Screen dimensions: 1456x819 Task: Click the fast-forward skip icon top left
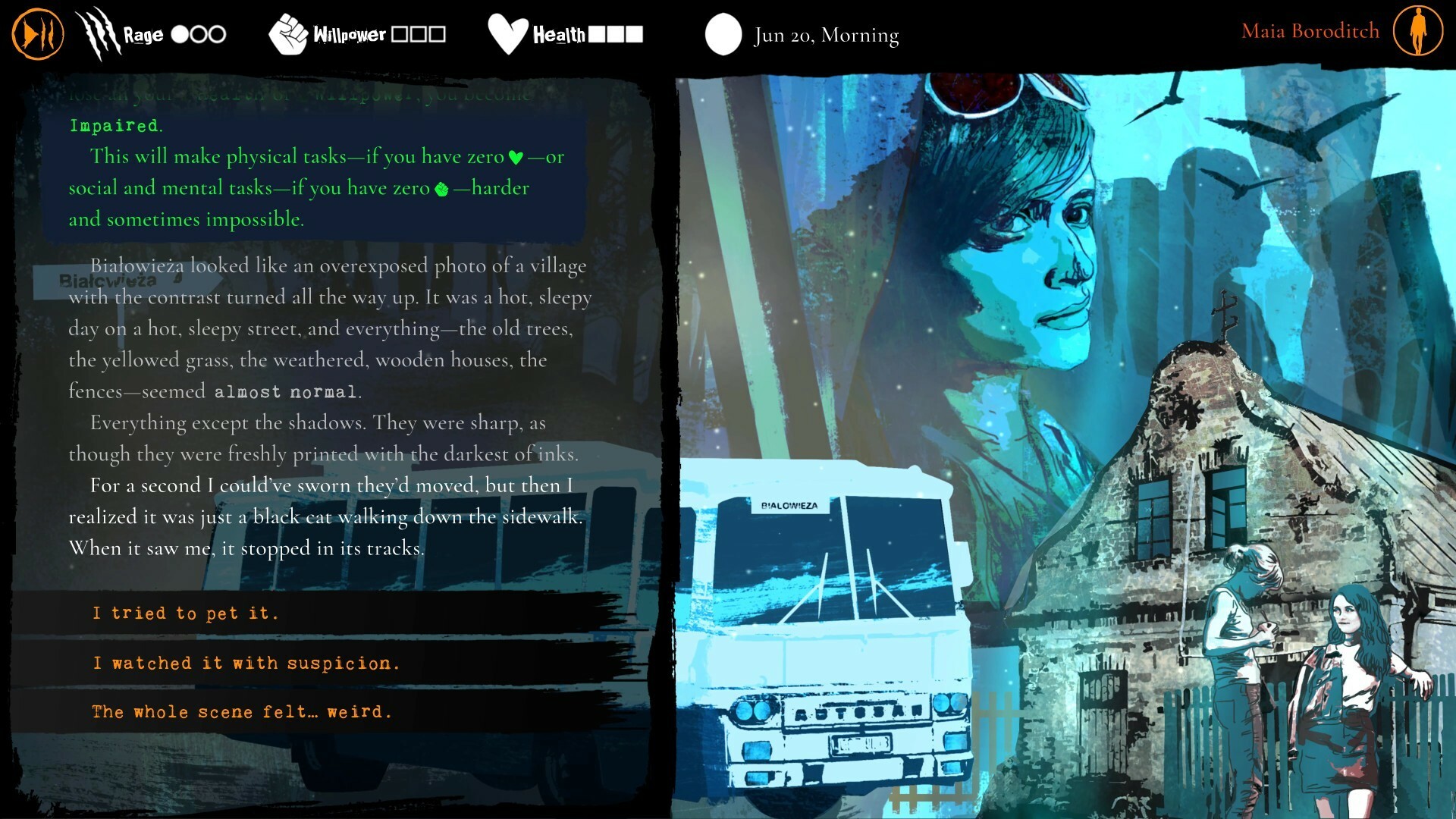click(37, 32)
